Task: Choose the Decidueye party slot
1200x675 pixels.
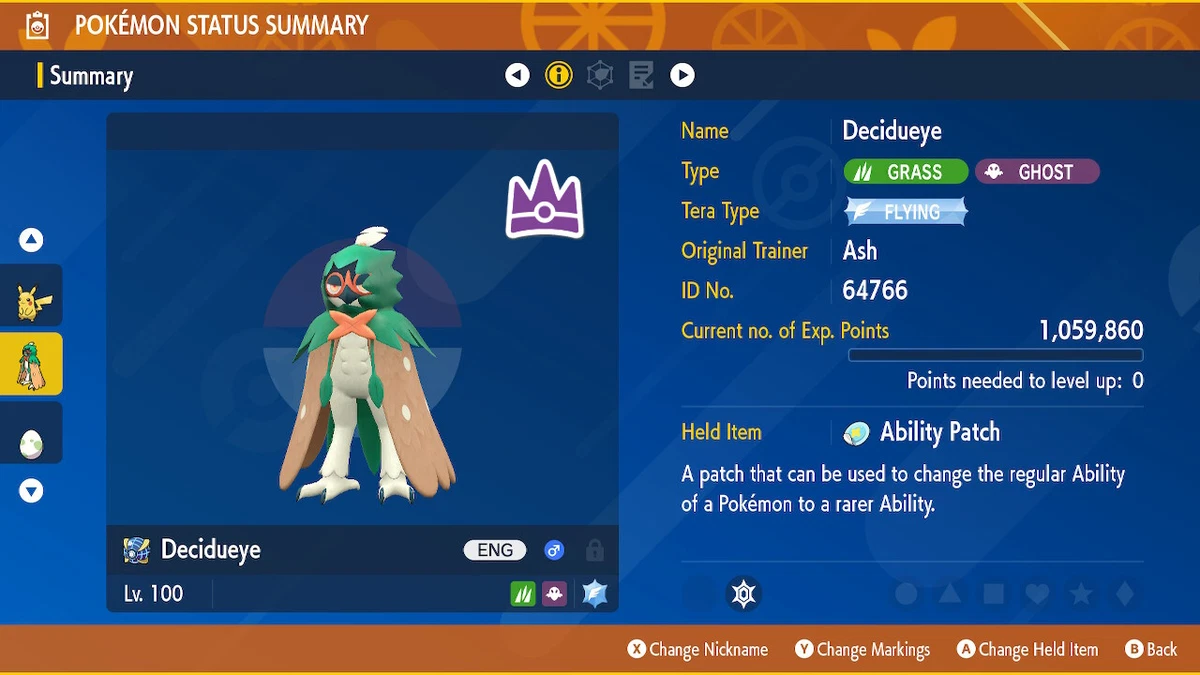Action: click(x=31, y=364)
